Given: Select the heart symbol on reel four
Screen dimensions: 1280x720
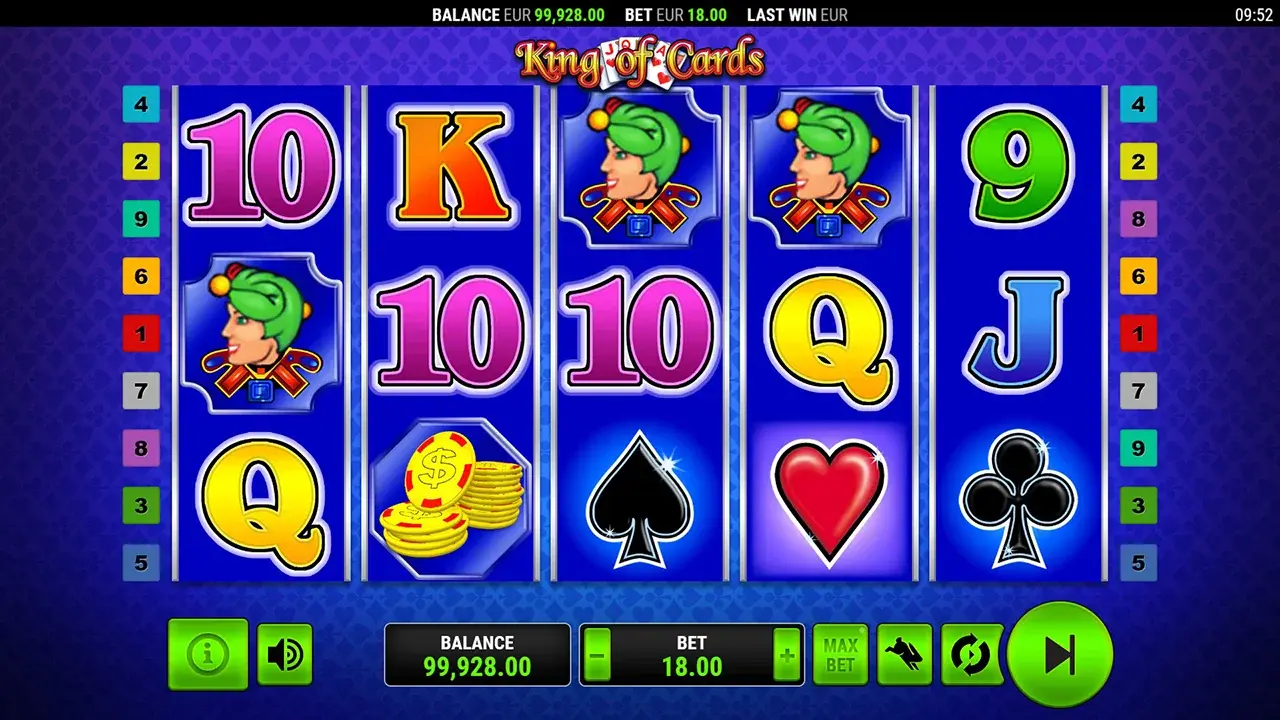Looking at the screenshot, I should tap(827, 500).
